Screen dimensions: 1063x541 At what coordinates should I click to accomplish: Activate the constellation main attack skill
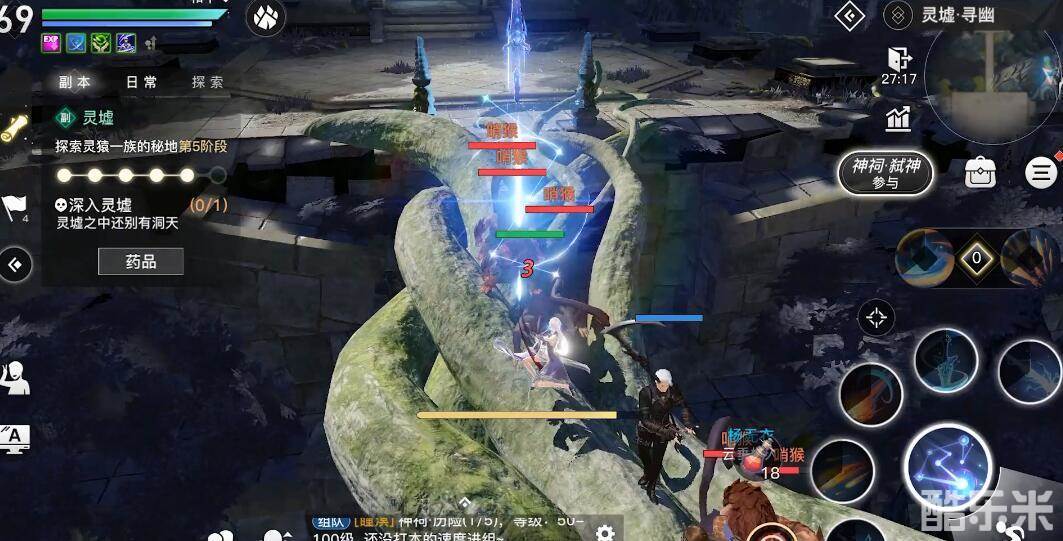tap(946, 467)
